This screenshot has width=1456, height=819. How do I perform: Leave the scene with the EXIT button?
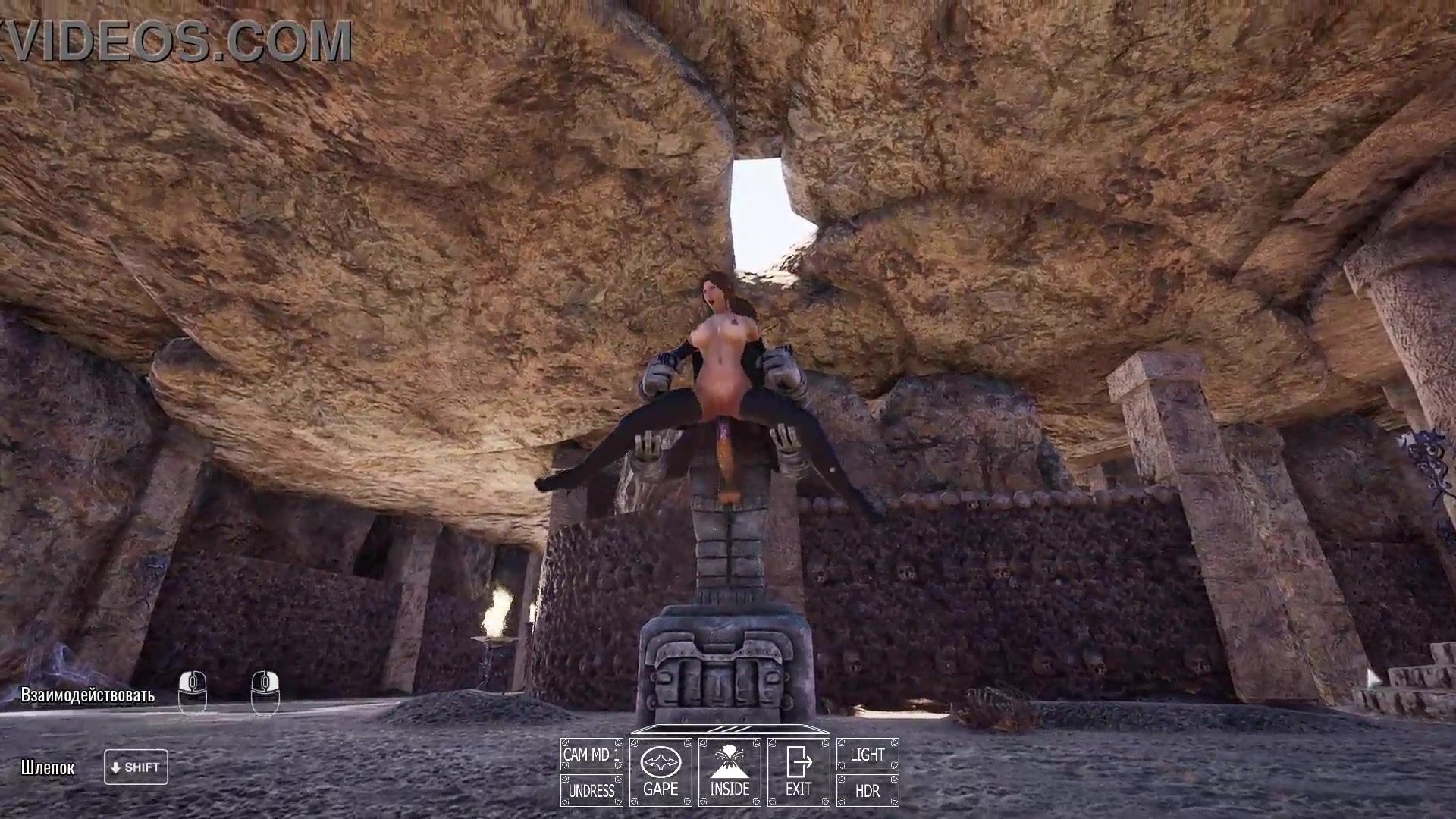tap(799, 772)
